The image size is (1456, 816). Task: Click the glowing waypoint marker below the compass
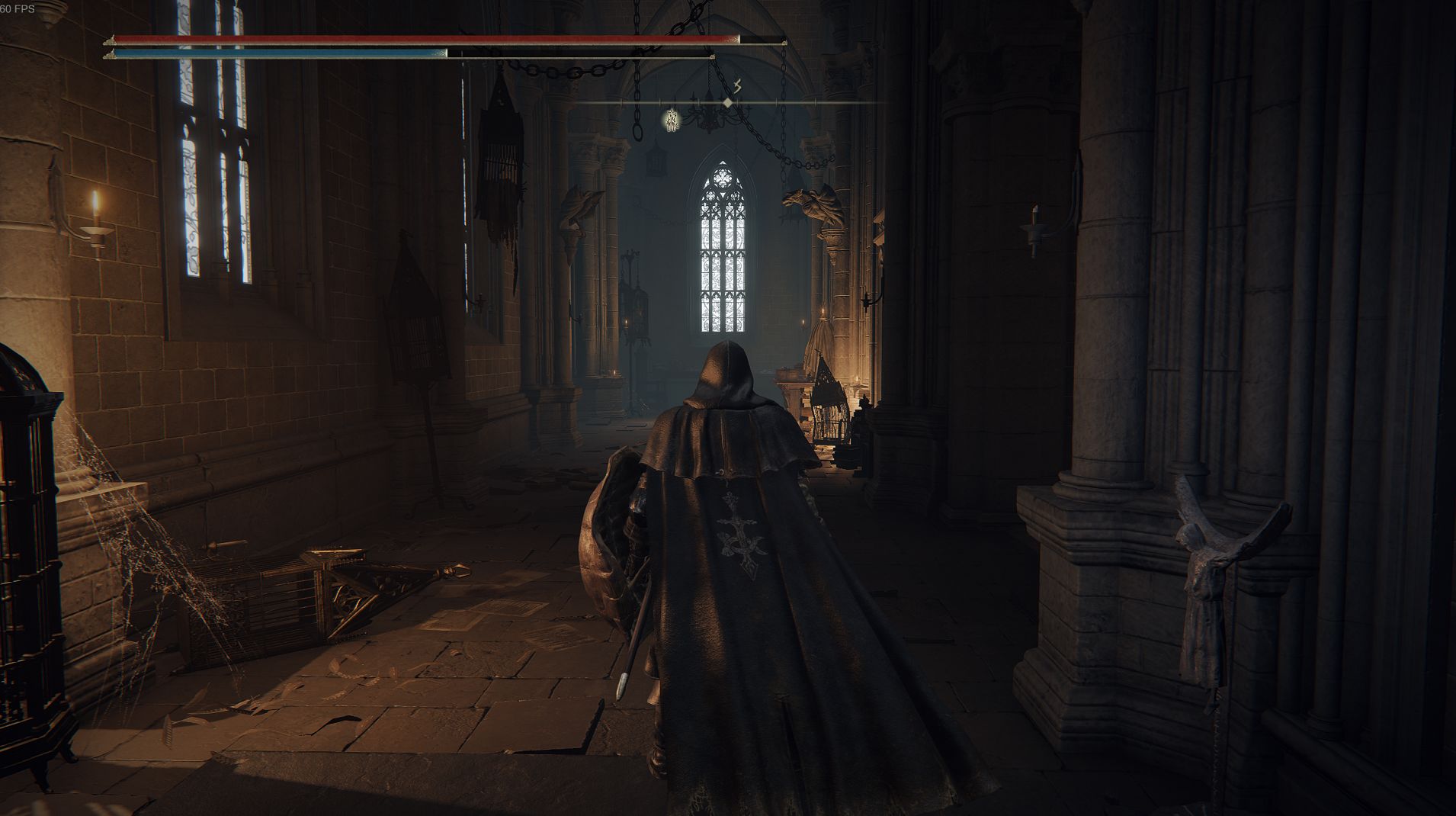point(672,120)
